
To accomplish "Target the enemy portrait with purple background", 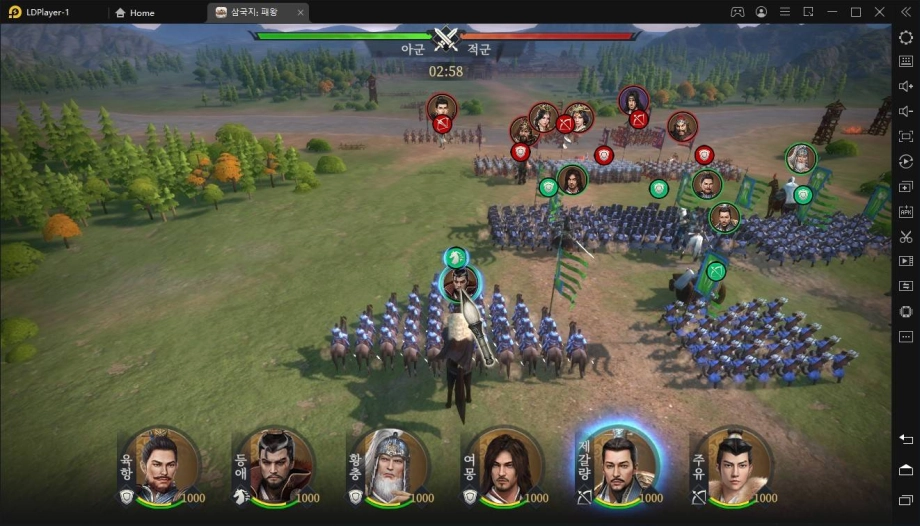I will point(632,100).
